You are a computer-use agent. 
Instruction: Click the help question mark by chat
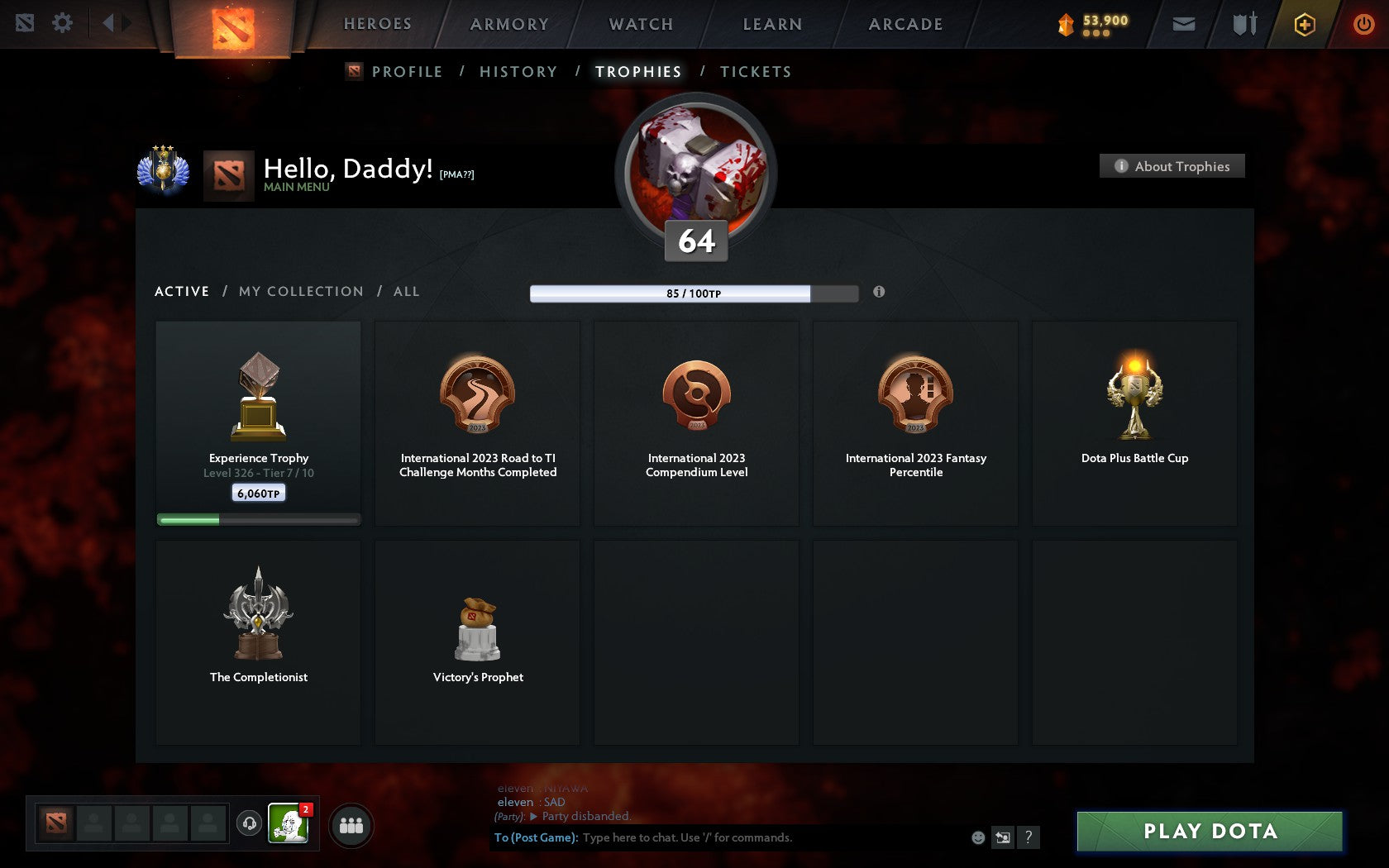click(1028, 837)
